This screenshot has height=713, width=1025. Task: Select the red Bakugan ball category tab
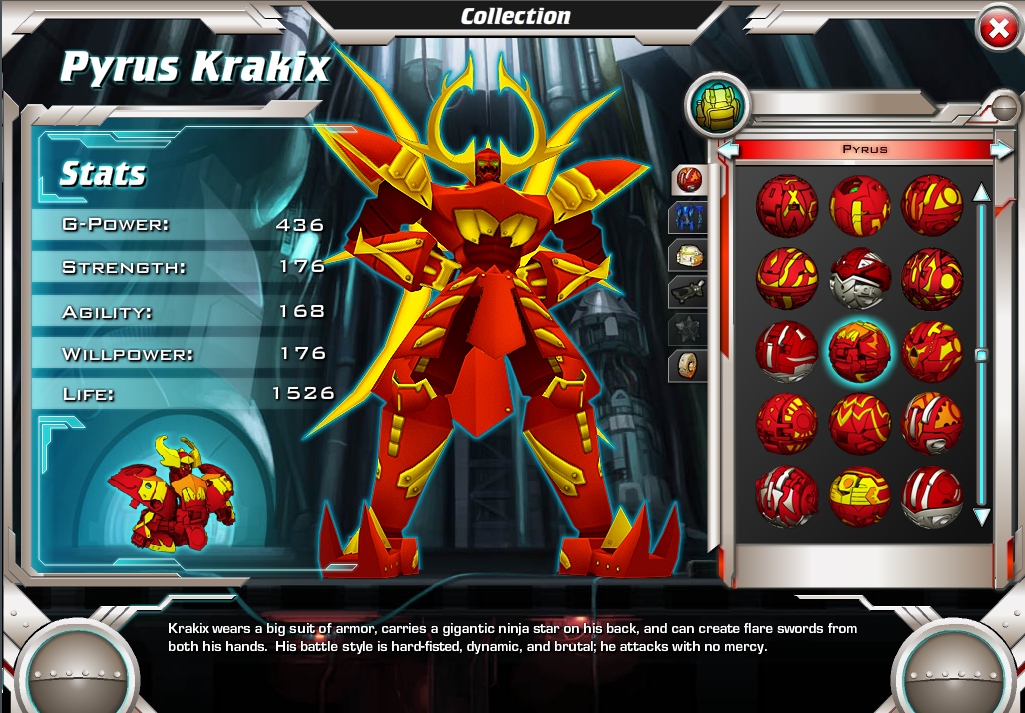point(689,180)
